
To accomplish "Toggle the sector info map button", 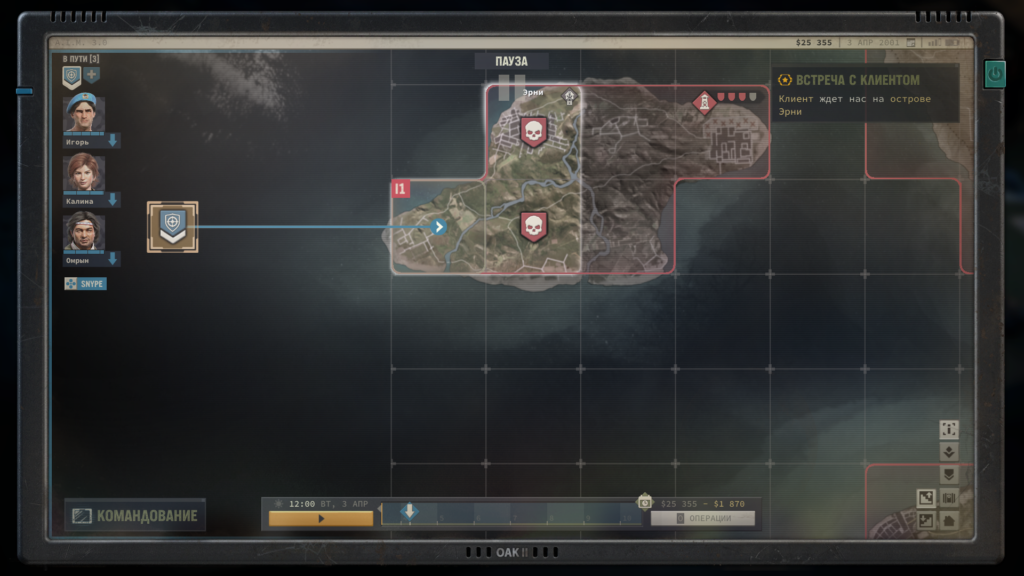I will pyautogui.click(x=949, y=429).
